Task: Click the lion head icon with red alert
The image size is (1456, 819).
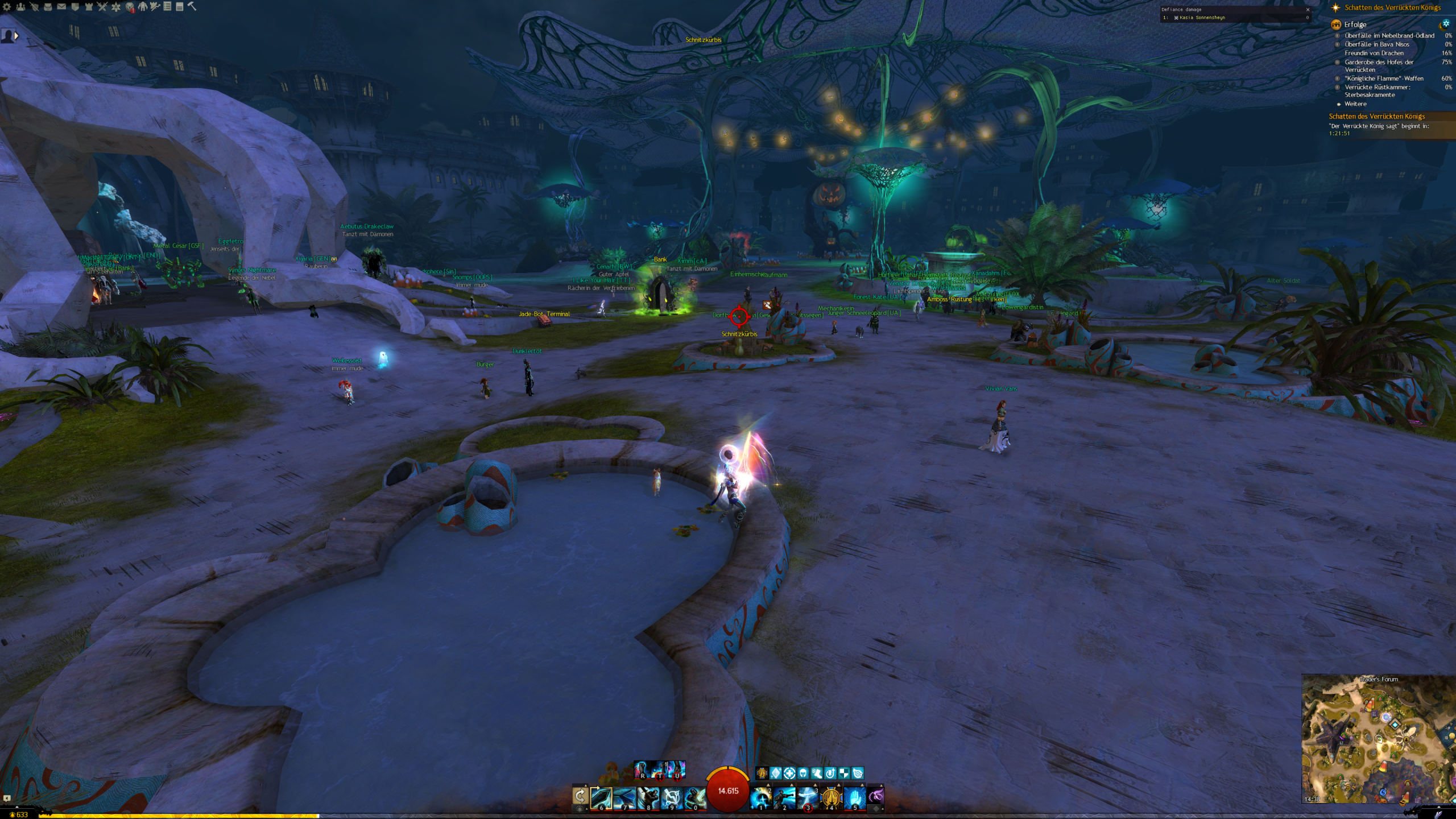Action: [130, 7]
